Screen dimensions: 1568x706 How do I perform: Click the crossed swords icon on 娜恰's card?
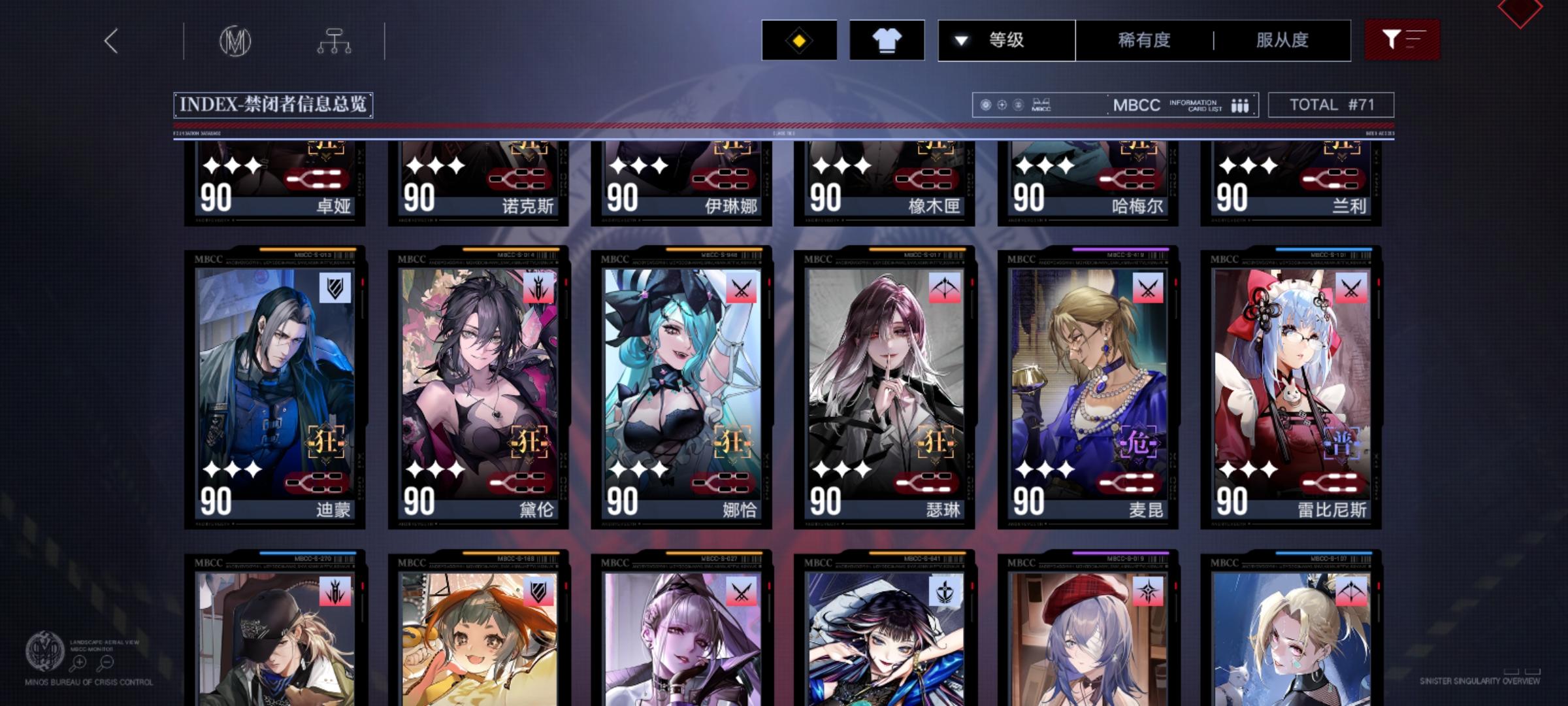(741, 288)
